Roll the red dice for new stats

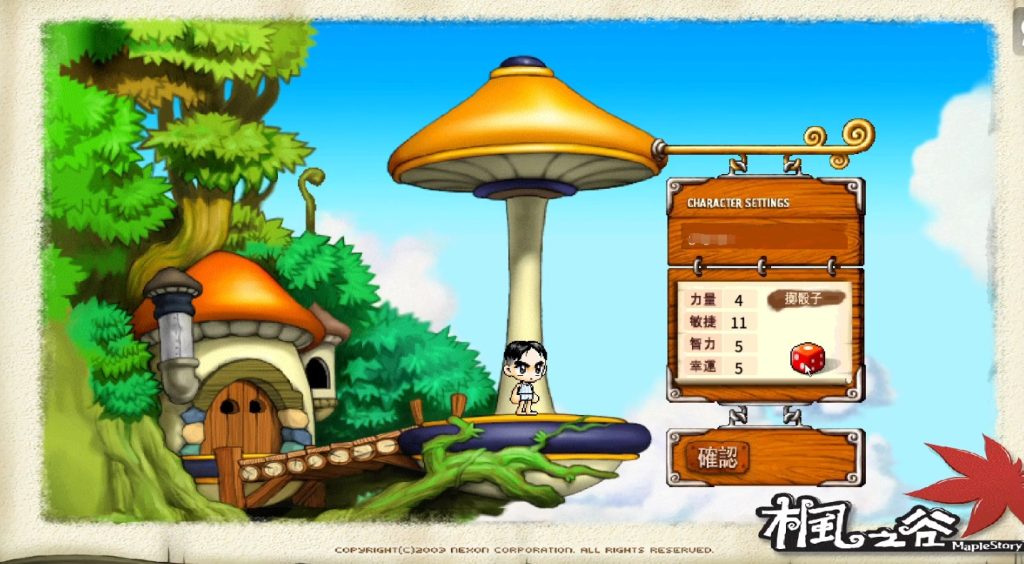807,358
